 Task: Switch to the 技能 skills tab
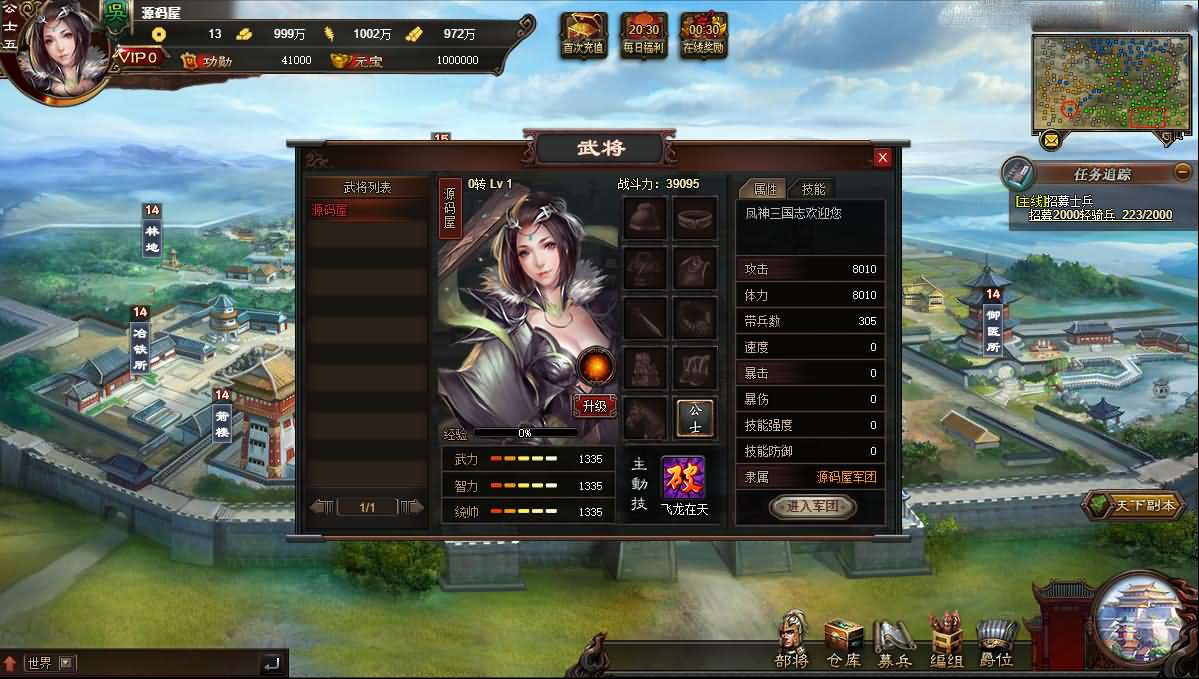click(x=814, y=189)
